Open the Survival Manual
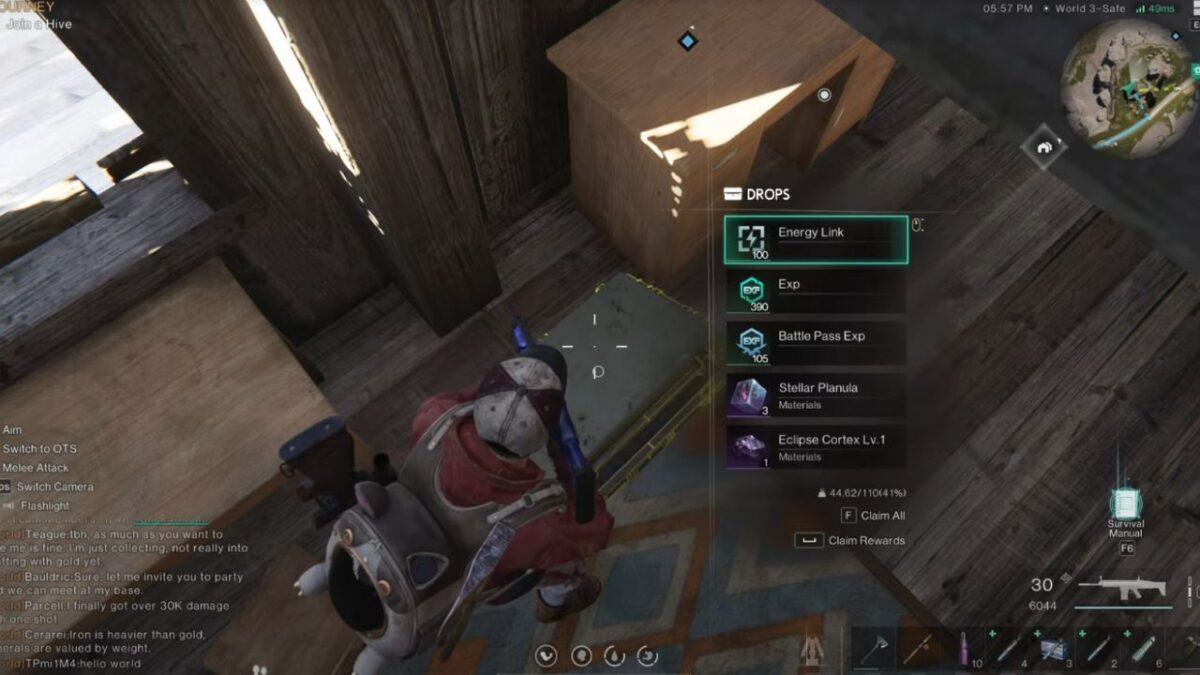 (x=1126, y=505)
